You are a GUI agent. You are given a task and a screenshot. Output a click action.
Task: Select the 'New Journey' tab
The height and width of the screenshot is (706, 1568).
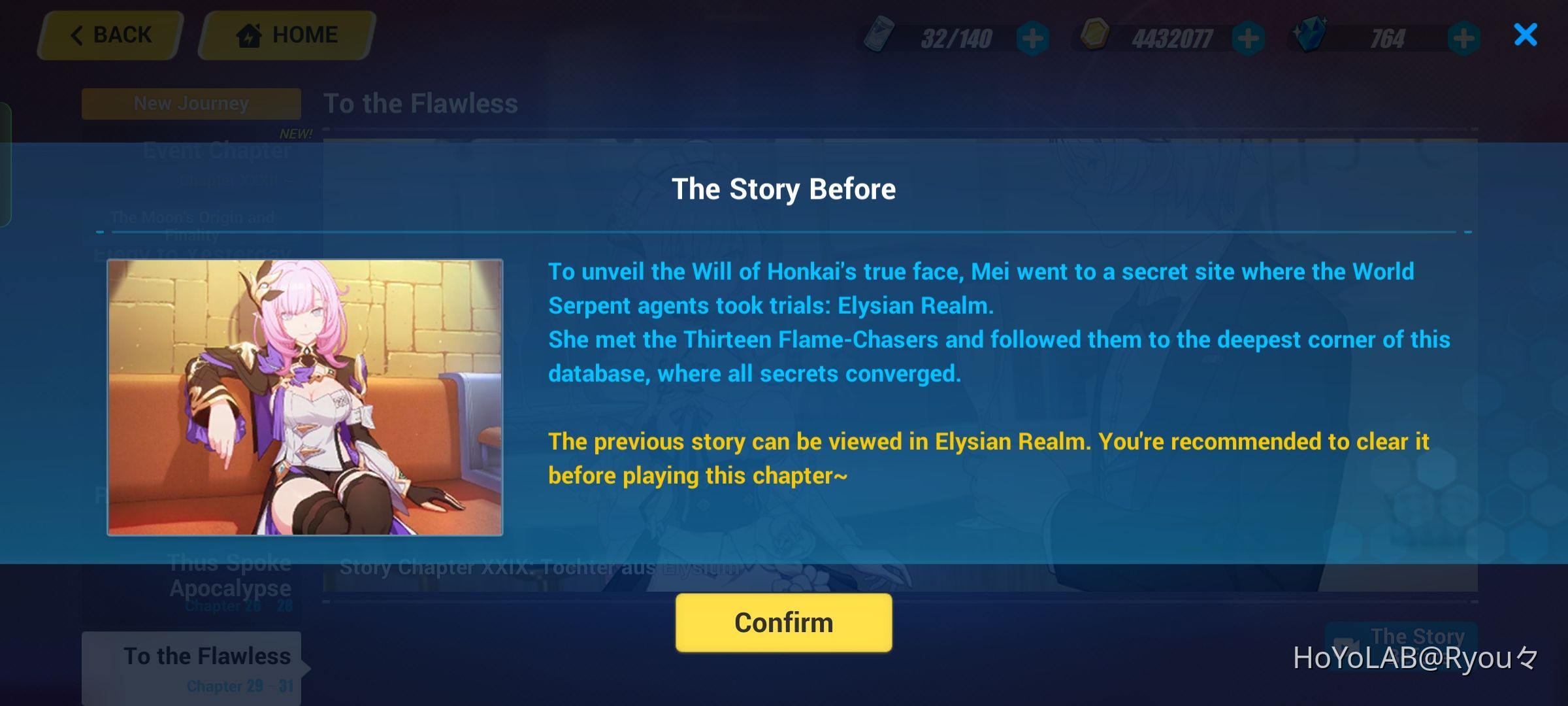pos(190,103)
